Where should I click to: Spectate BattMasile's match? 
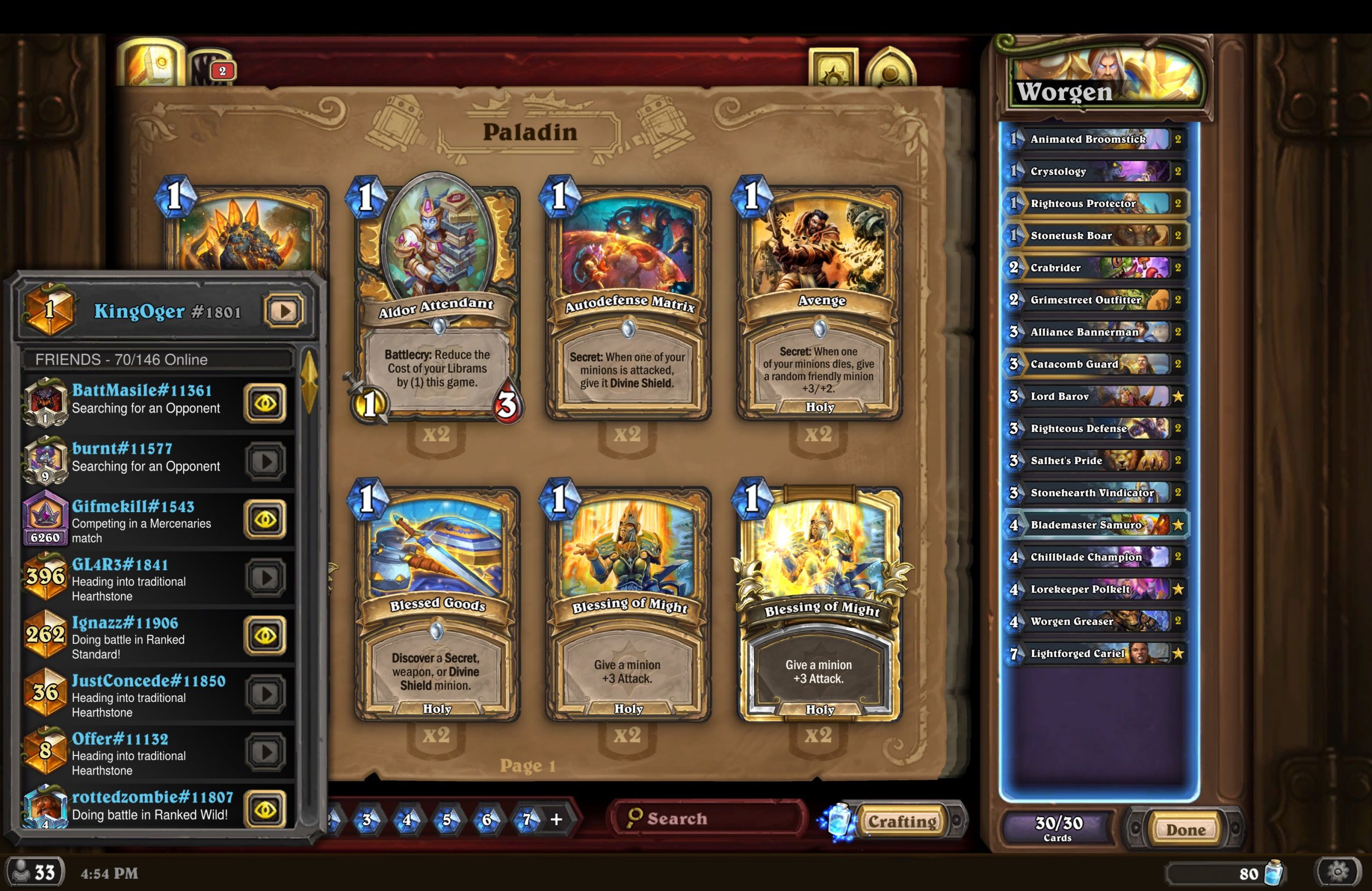point(265,403)
